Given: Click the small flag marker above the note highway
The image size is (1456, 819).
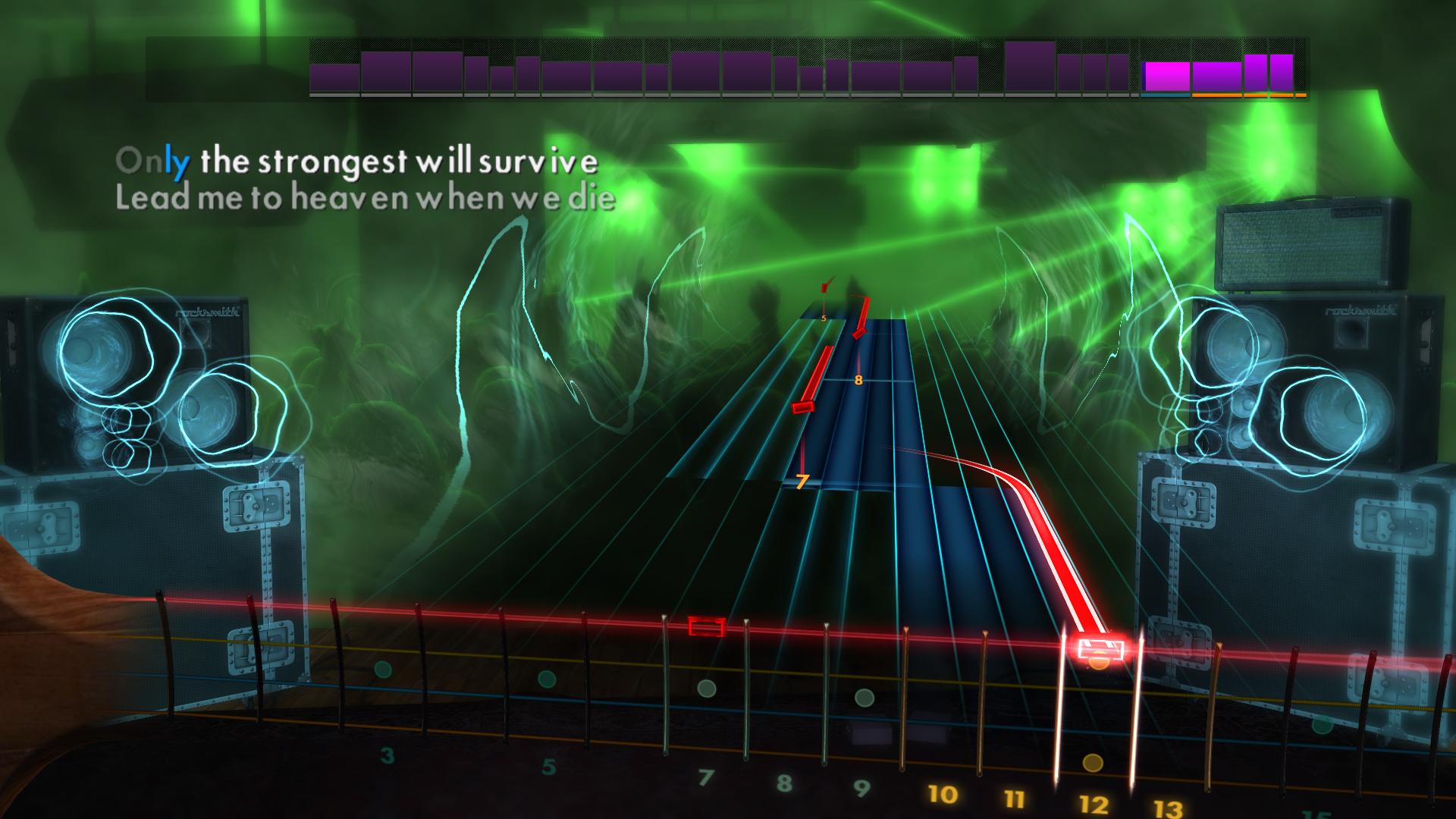Looking at the screenshot, I should (x=825, y=288).
